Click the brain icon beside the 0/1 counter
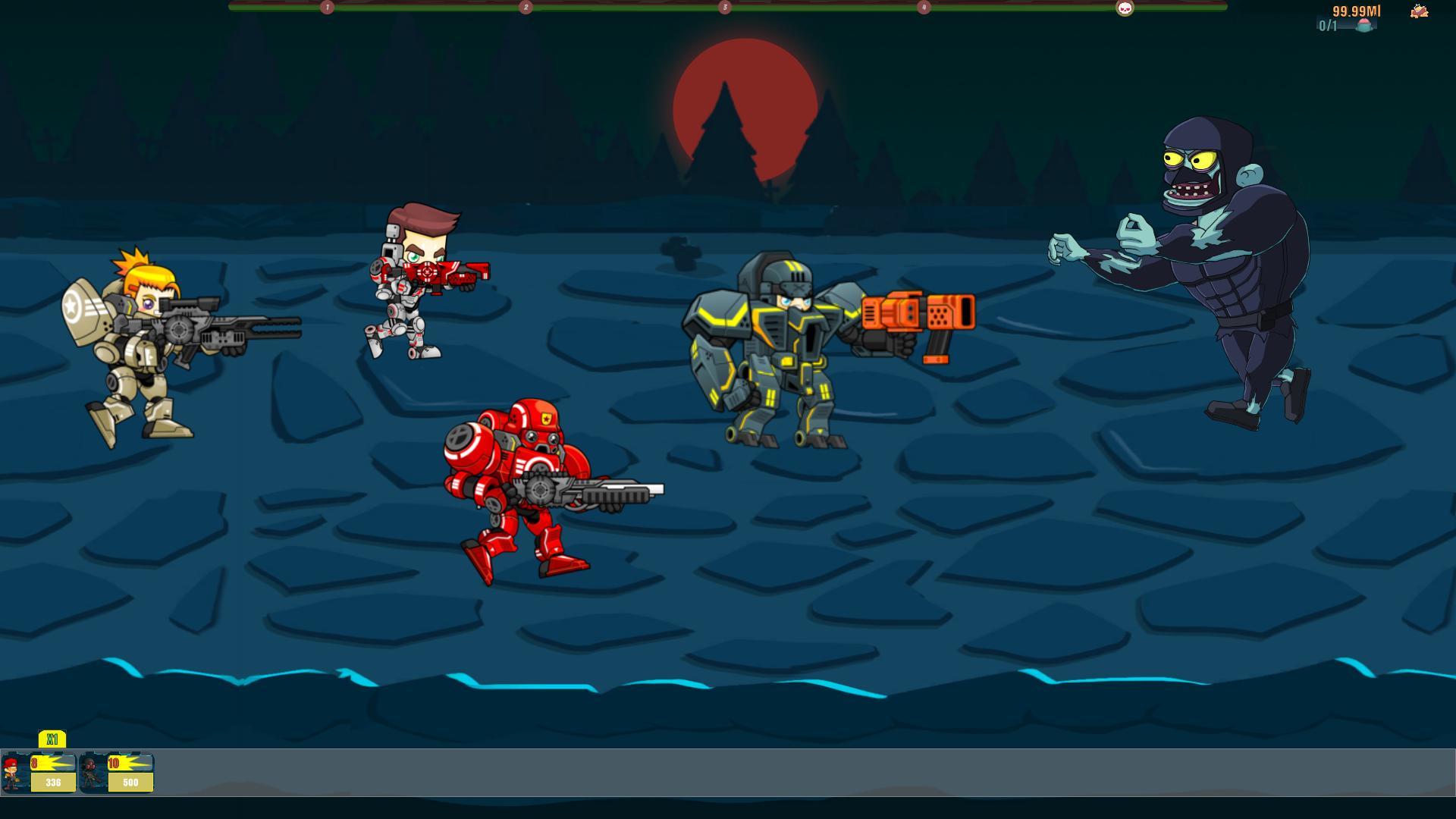The height and width of the screenshot is (819, 1456). coord(1365,25)
